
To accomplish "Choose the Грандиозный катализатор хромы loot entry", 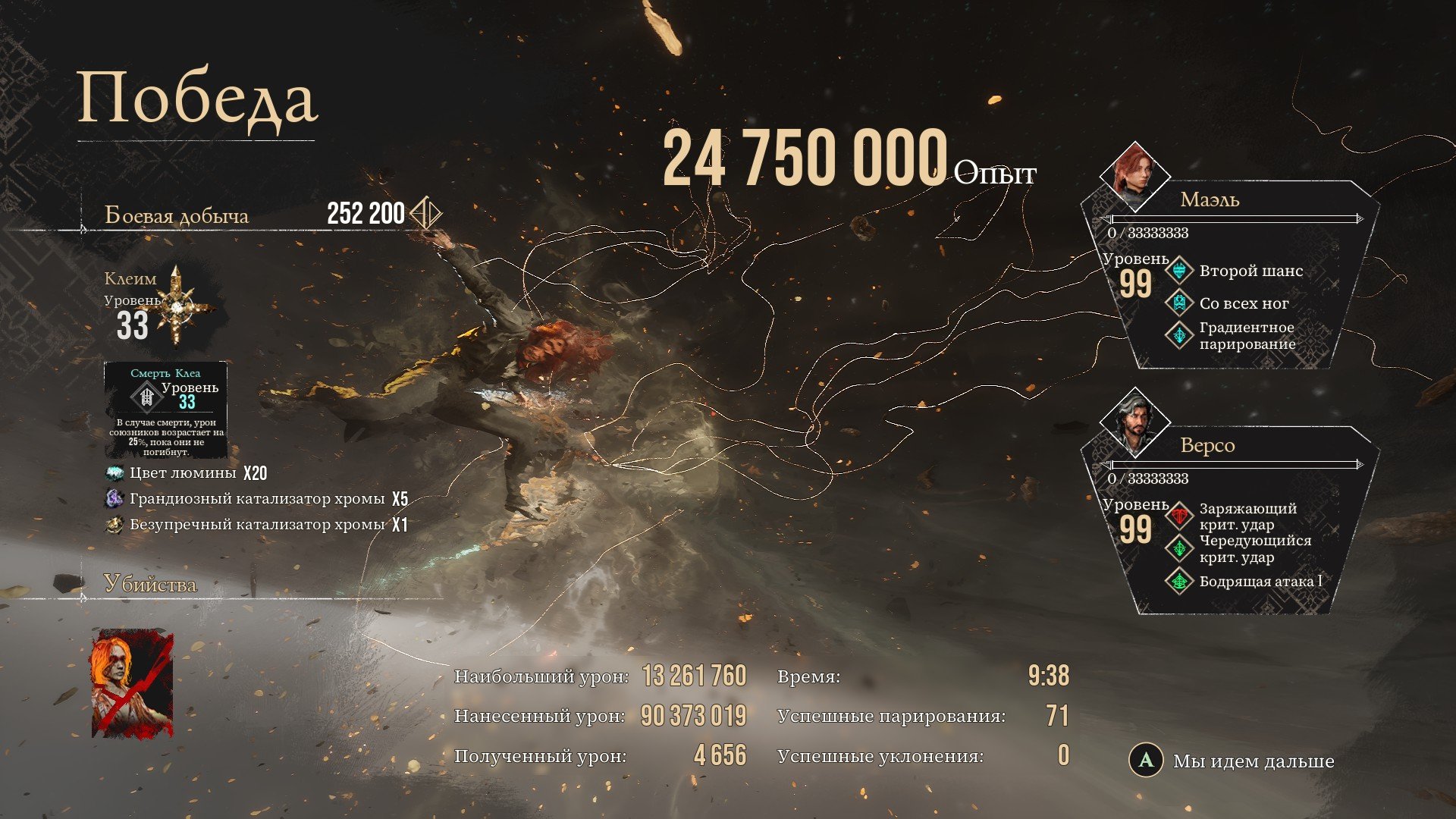I will tap(256, 499).
